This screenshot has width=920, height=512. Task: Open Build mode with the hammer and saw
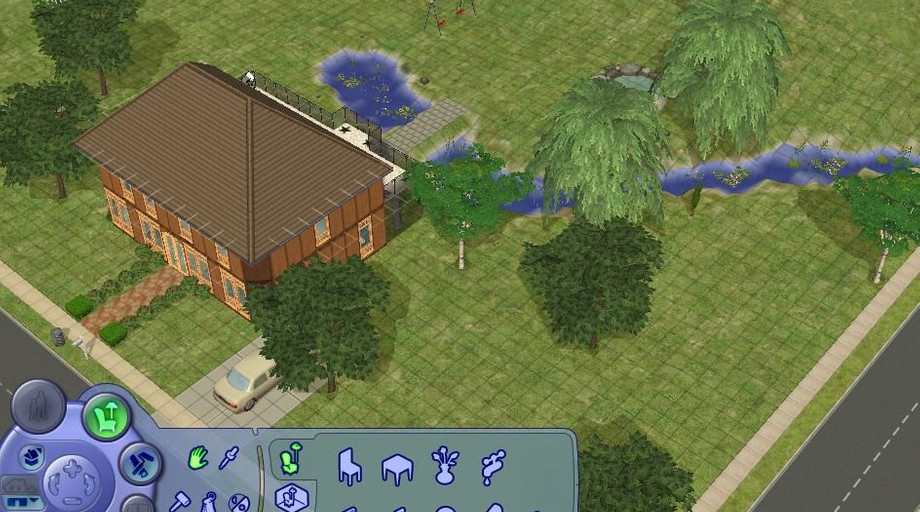click(x=141, y=463)
